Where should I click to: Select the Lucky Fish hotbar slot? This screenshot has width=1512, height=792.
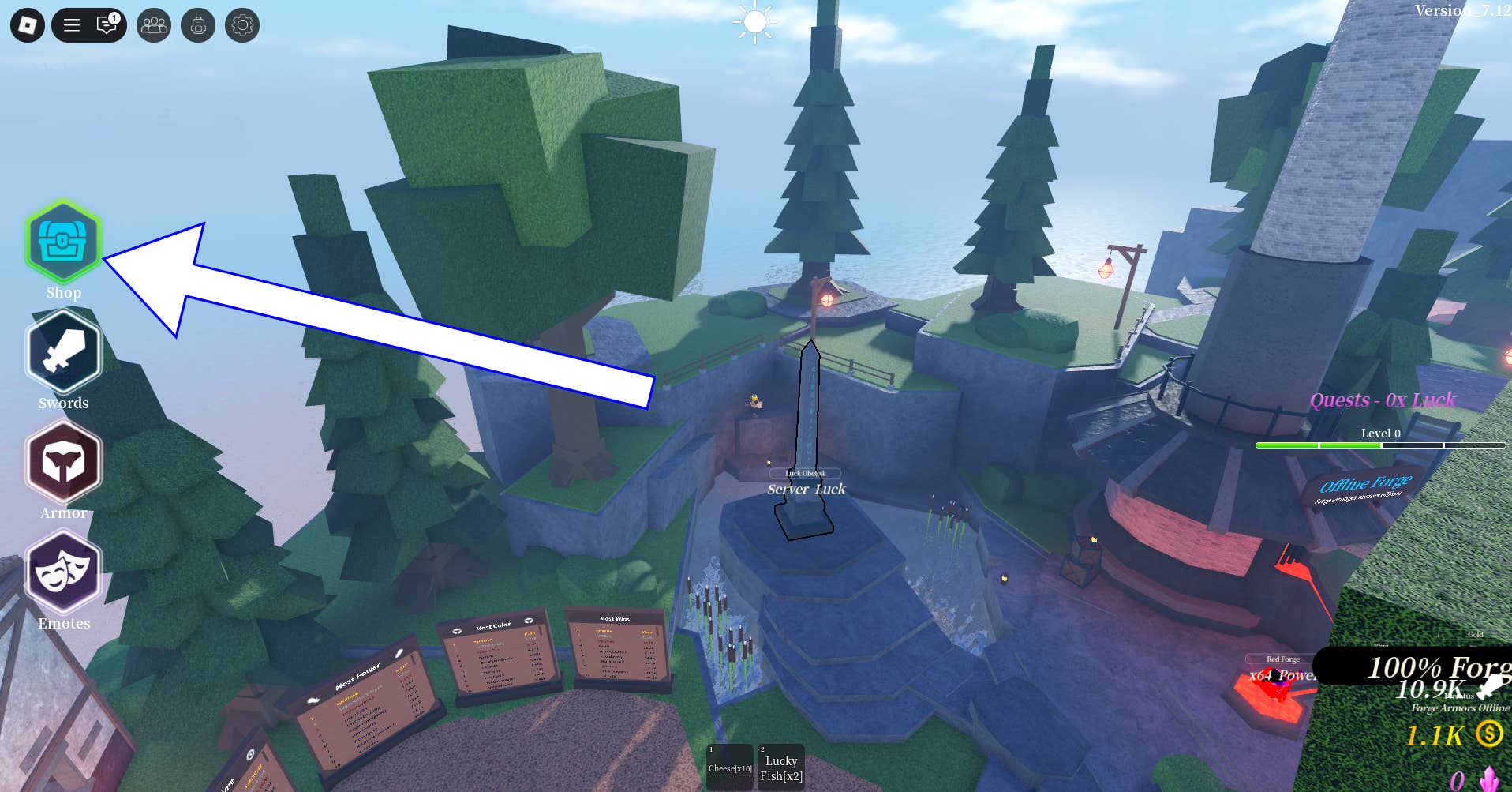781,767
